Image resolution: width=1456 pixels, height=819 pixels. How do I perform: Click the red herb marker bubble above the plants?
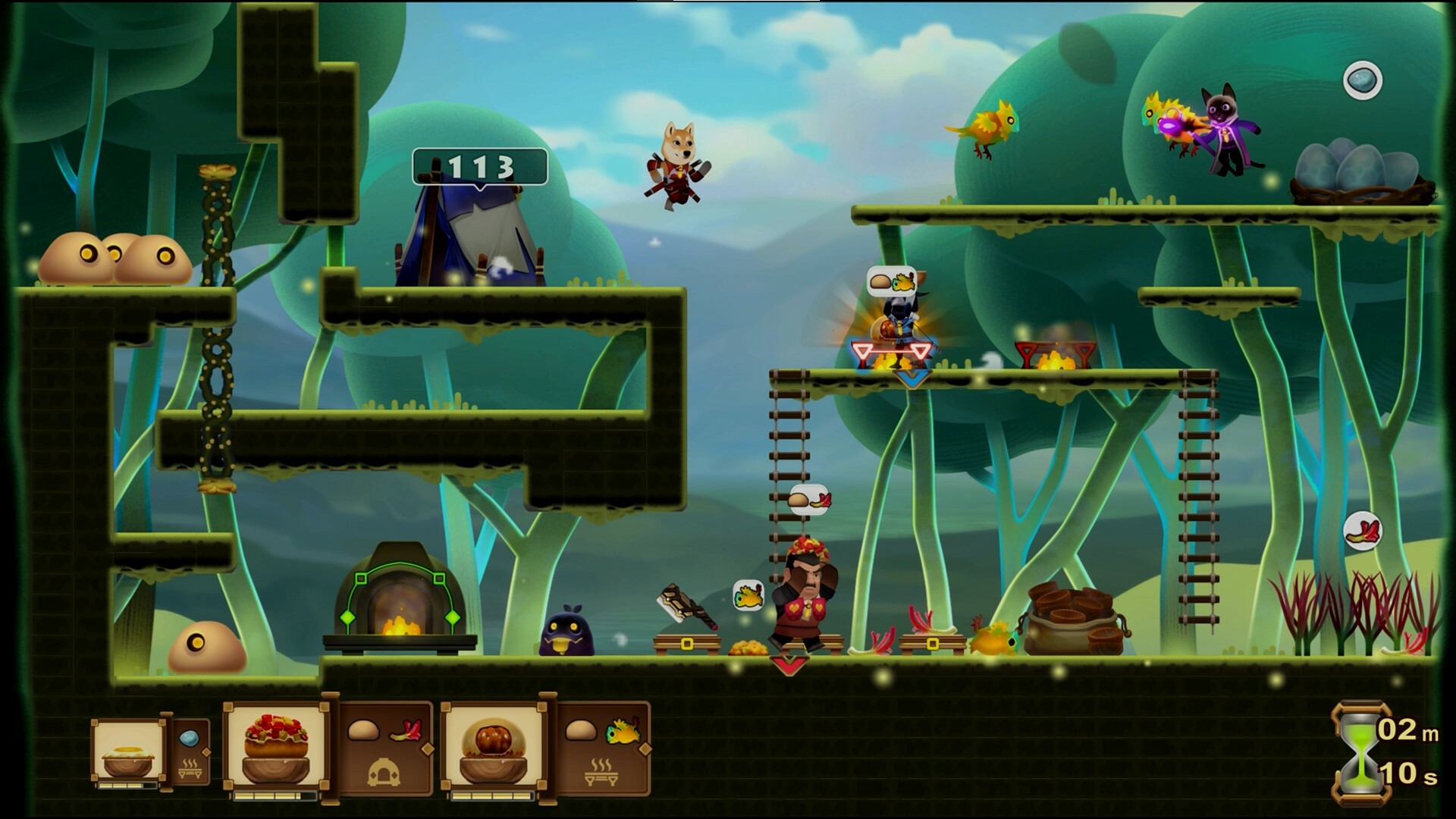[x=1362, y=530]
